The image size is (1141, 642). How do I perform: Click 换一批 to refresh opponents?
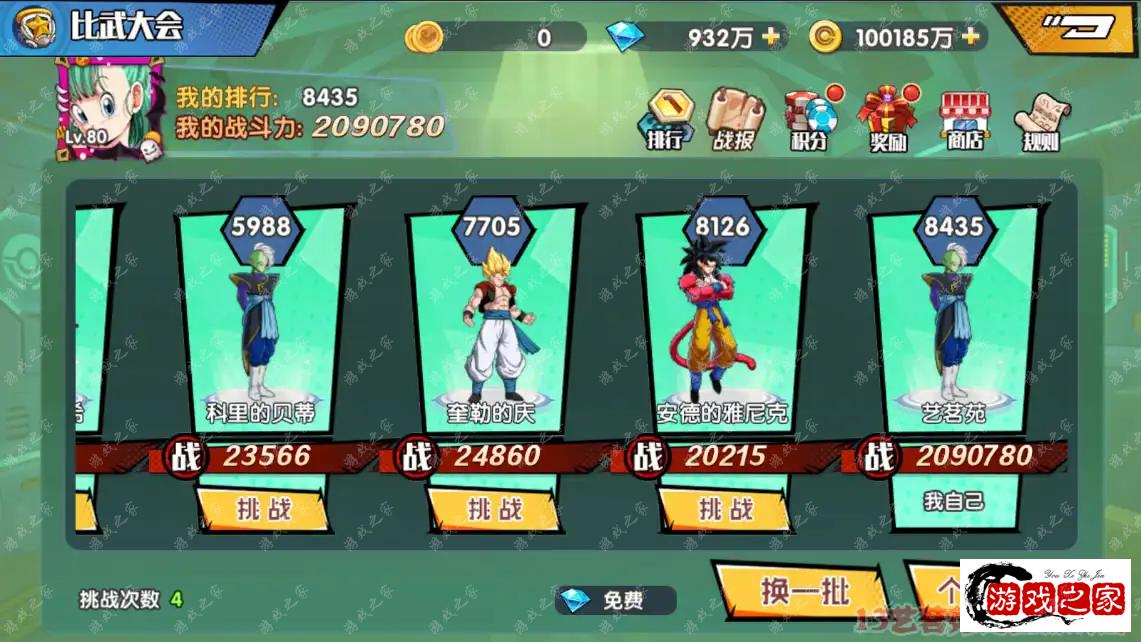click(803, 591)
